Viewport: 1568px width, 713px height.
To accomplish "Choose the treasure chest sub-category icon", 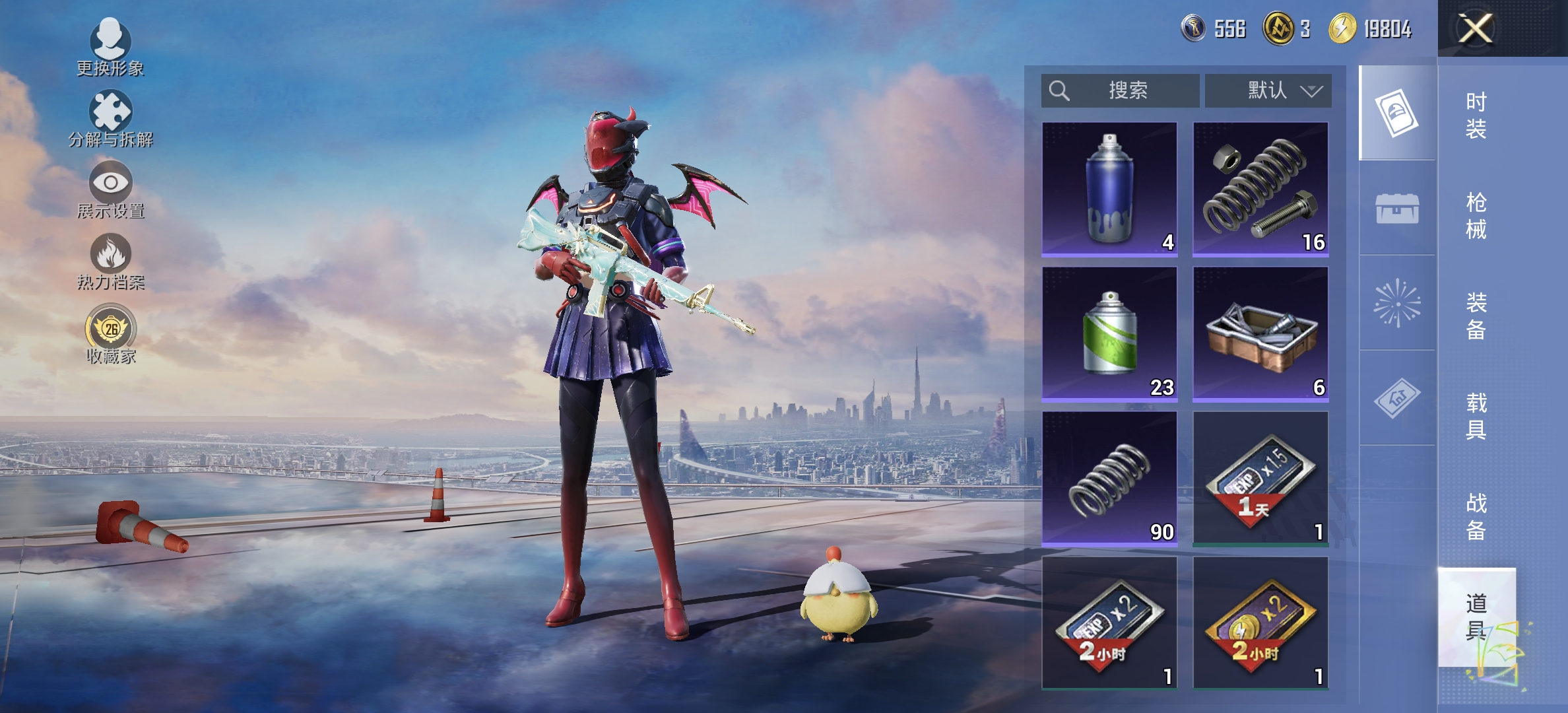I will click(x=1397, y=209).
